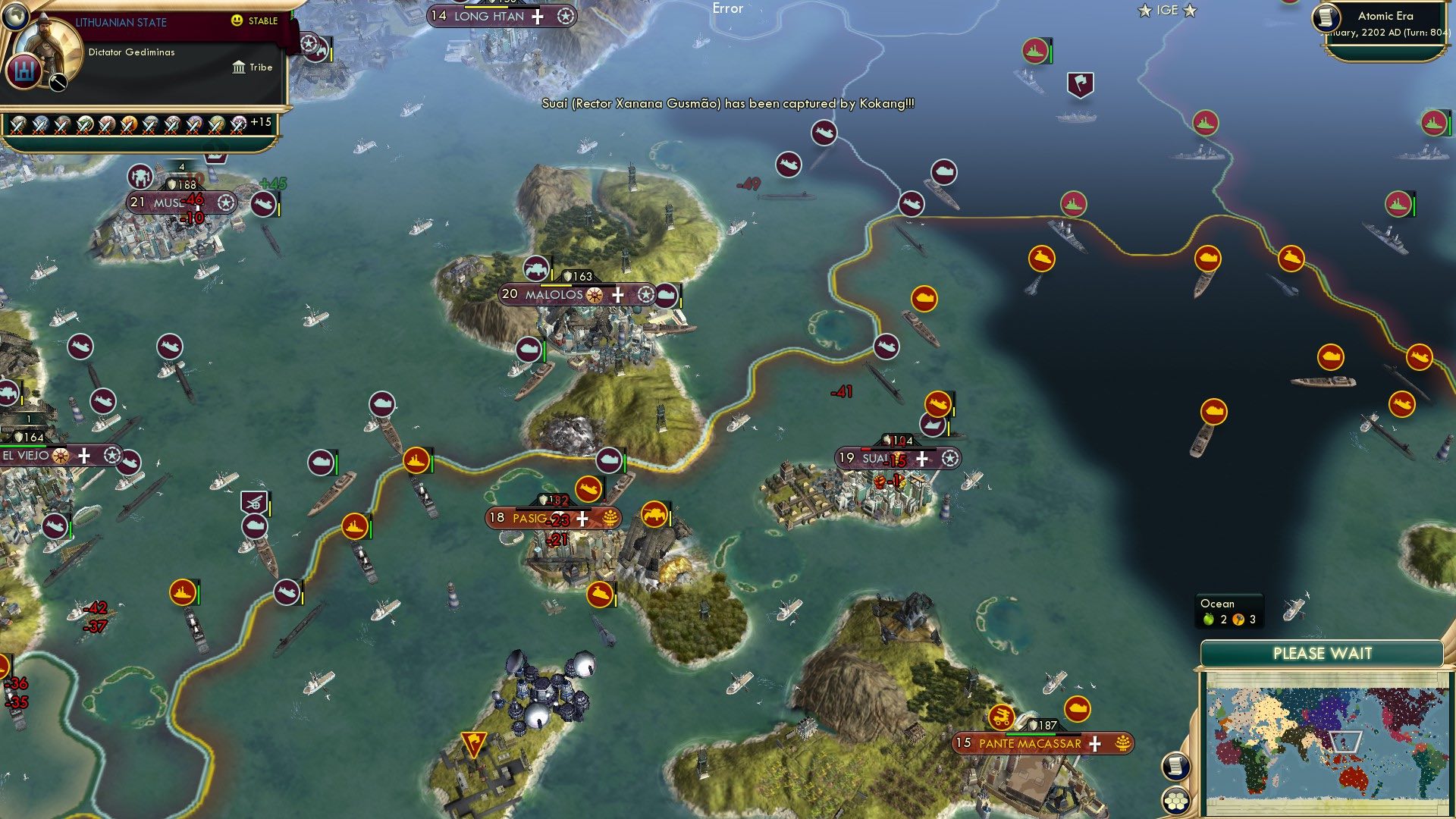Image resolution: width=1456 pixels, height=819 pixels.
Task: Expand the Malolos city banner via its plus icon
Action: tap(619, 295)
